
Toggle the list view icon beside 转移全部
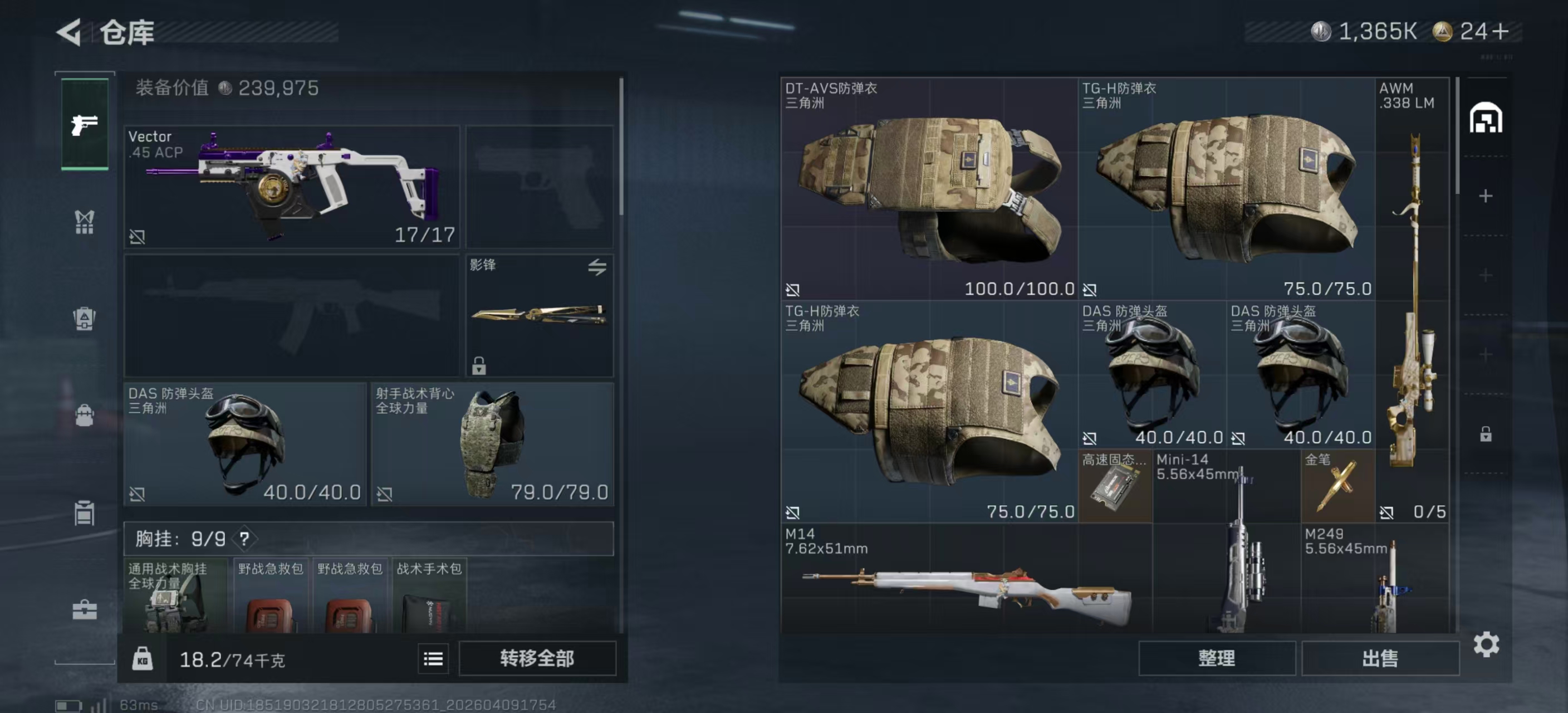pyautogui.click(x=433, y=658)
